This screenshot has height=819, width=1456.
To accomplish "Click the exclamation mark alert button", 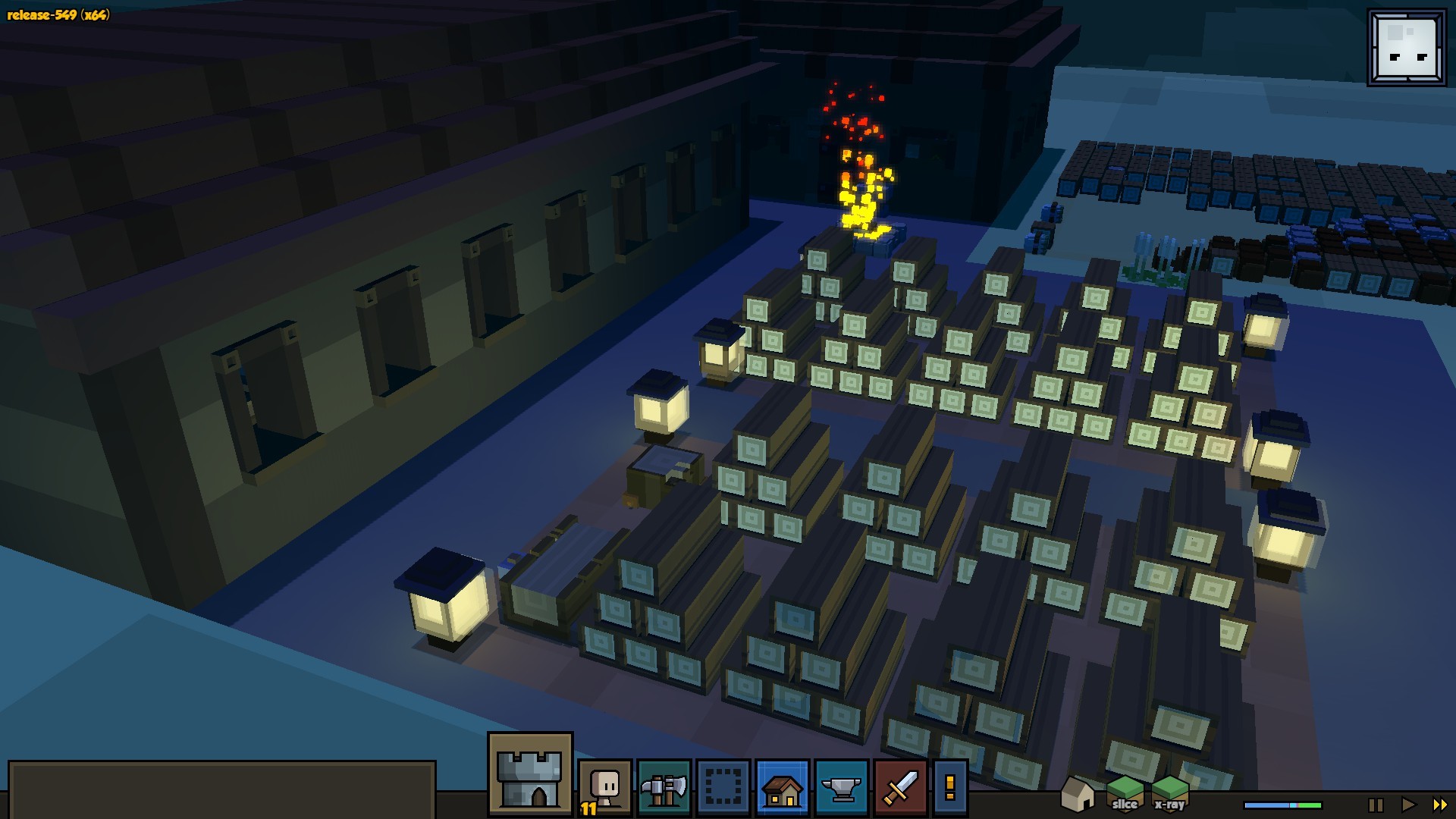I will click(949, 788).
